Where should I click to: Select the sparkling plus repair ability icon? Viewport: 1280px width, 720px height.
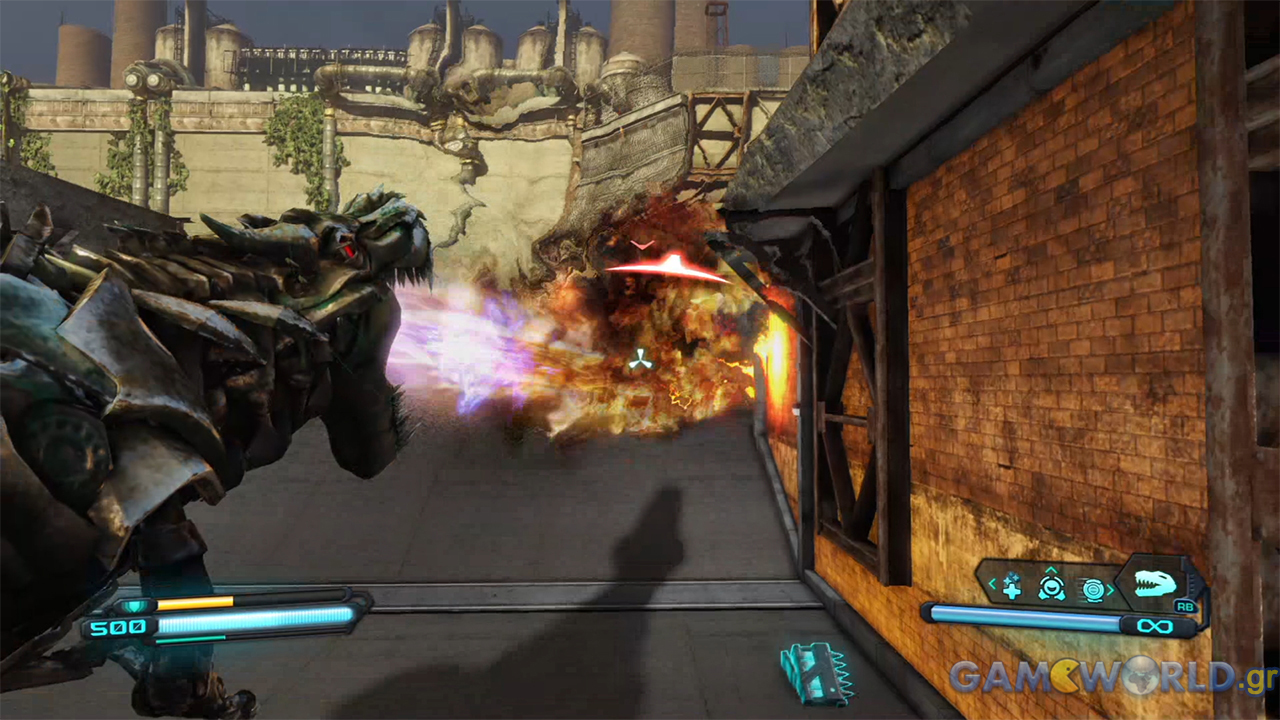coord(1012,587)
